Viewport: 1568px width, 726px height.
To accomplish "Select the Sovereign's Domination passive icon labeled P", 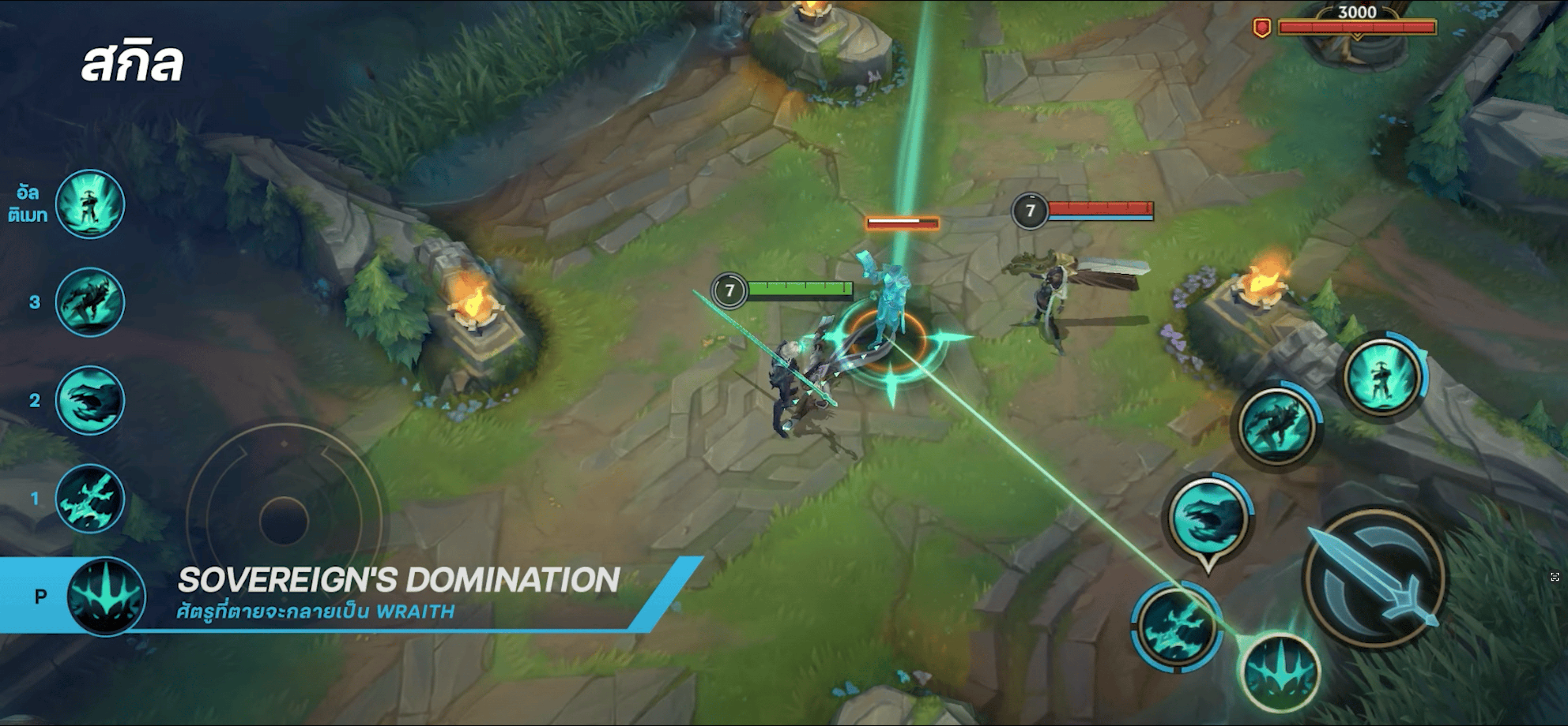I will [106, 596].
